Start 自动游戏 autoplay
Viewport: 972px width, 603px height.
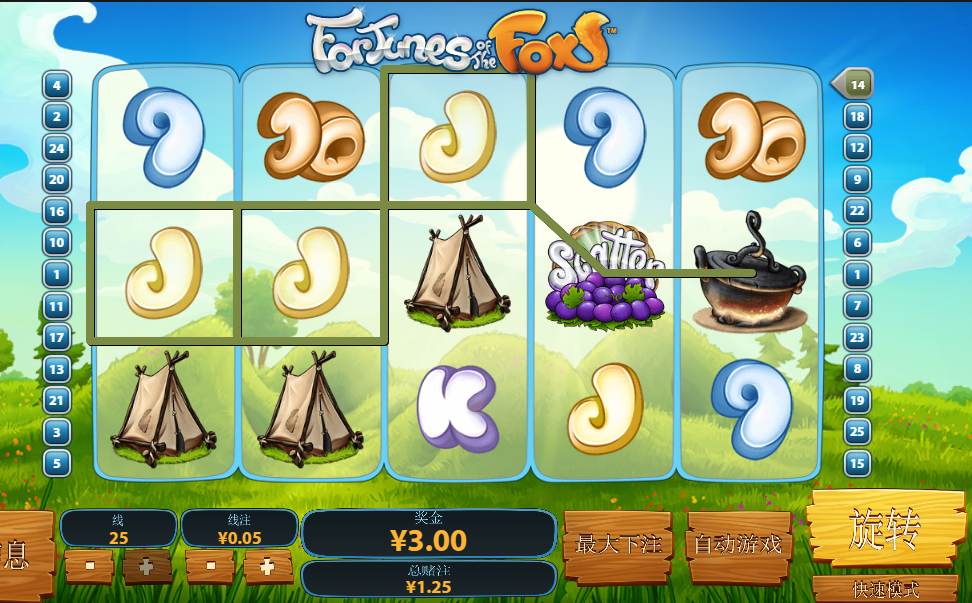(x=738, y=545)
